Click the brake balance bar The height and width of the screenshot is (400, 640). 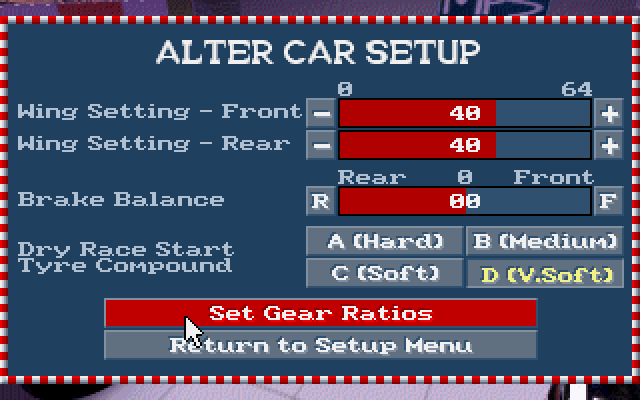pyautogui.click(x=464, y=200)
